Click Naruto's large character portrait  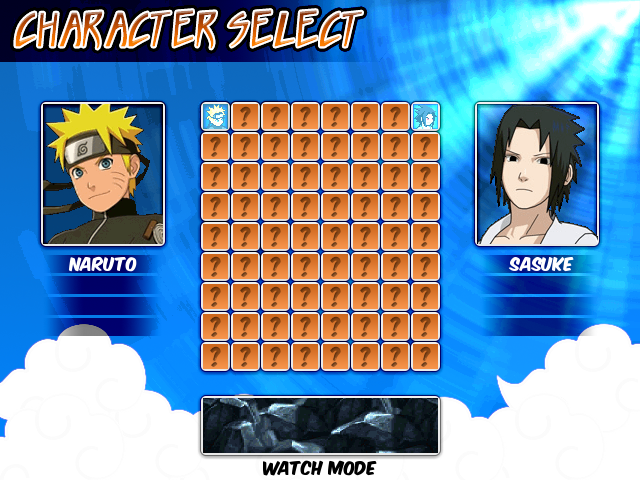[102, 174]
